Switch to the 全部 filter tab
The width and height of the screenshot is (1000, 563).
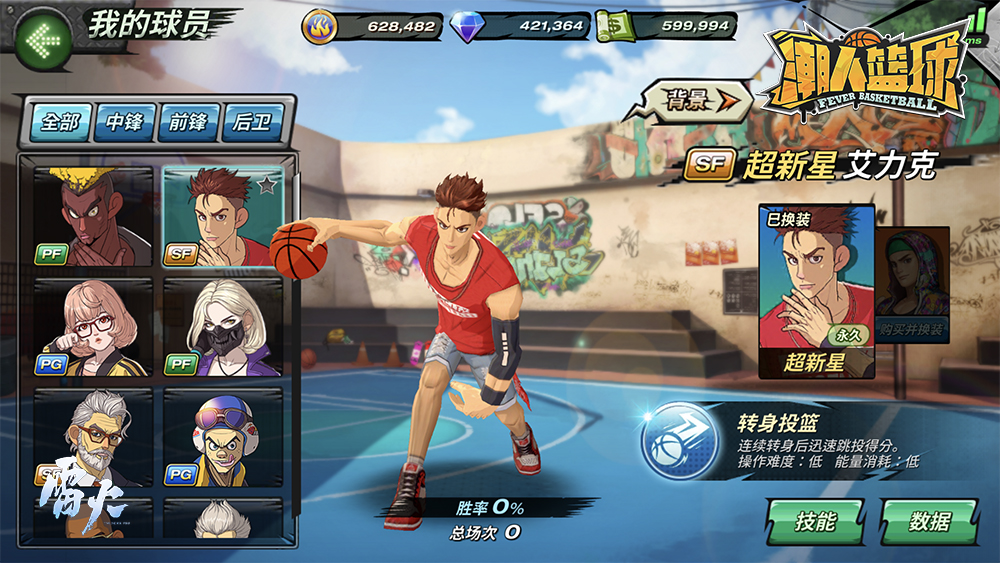point(60,122)
